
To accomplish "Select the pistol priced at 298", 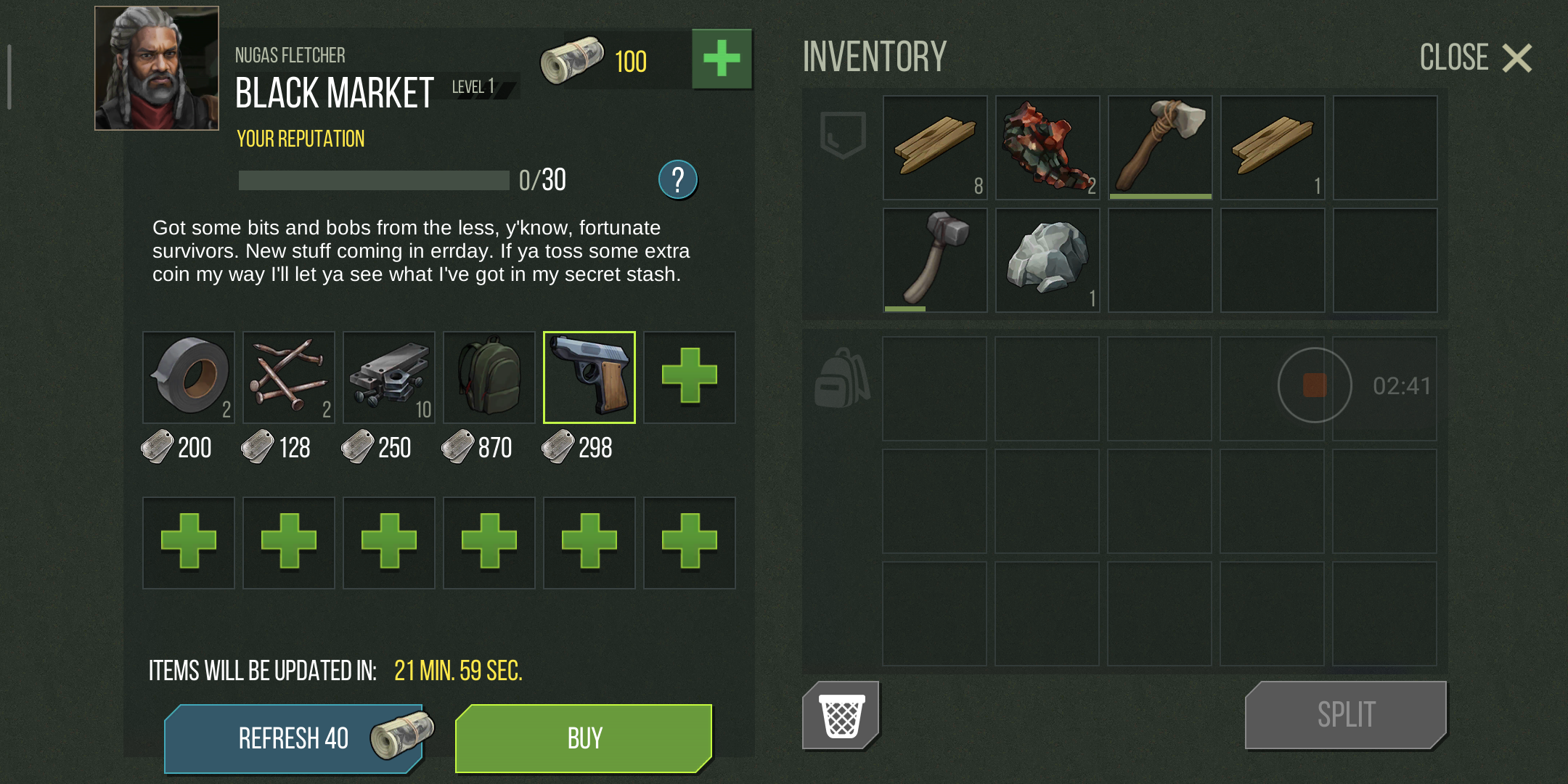I will pyautogui.click(x=589, y=377).
